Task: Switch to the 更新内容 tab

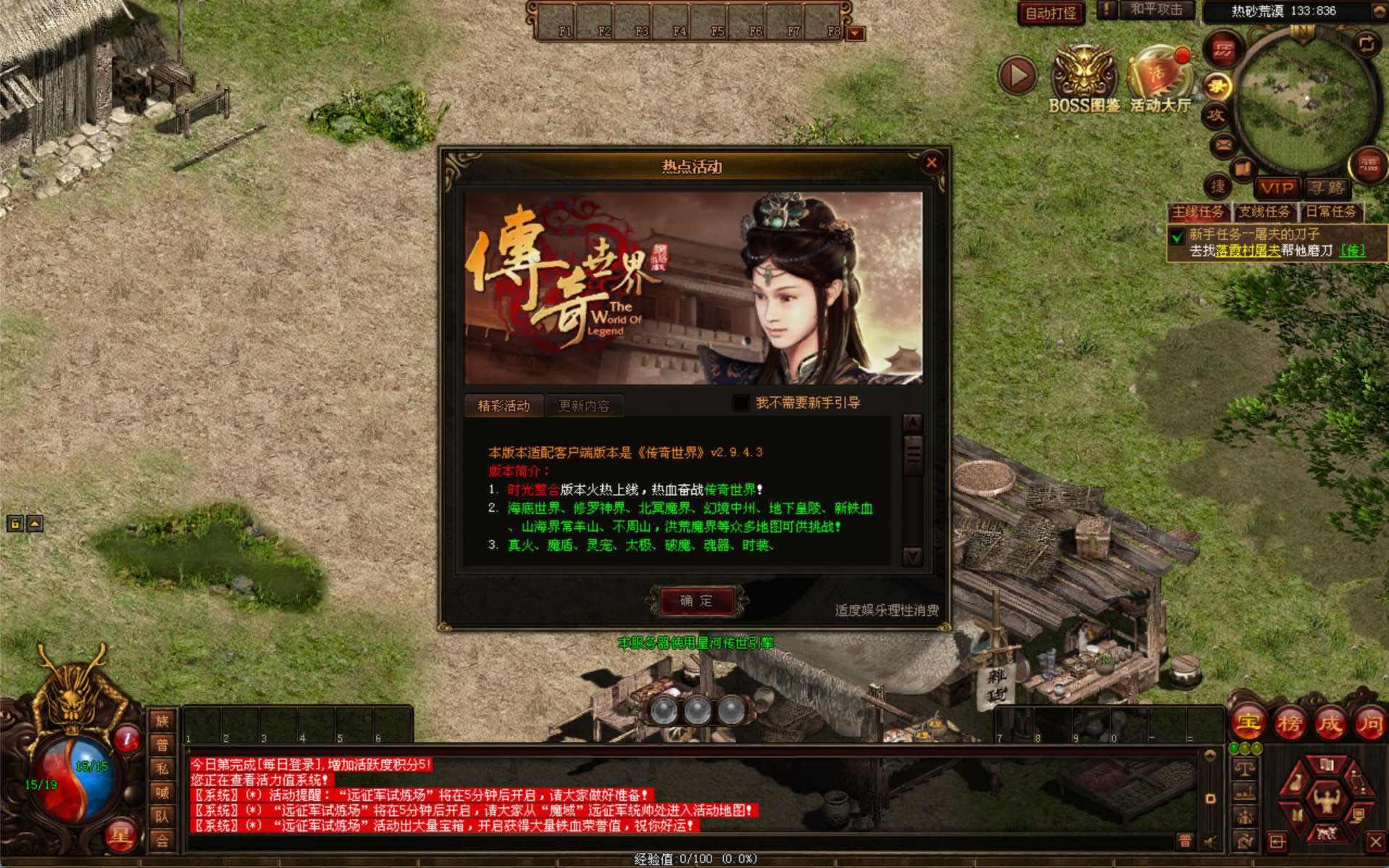Action: point(584,406)
